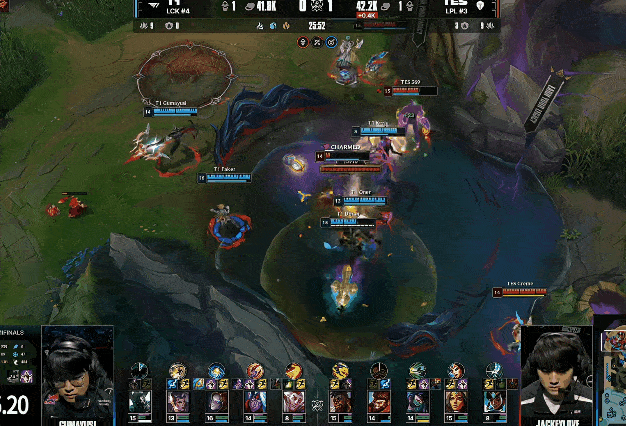Select the champion portrait beside JackeyLove's camera

(494, 401)
